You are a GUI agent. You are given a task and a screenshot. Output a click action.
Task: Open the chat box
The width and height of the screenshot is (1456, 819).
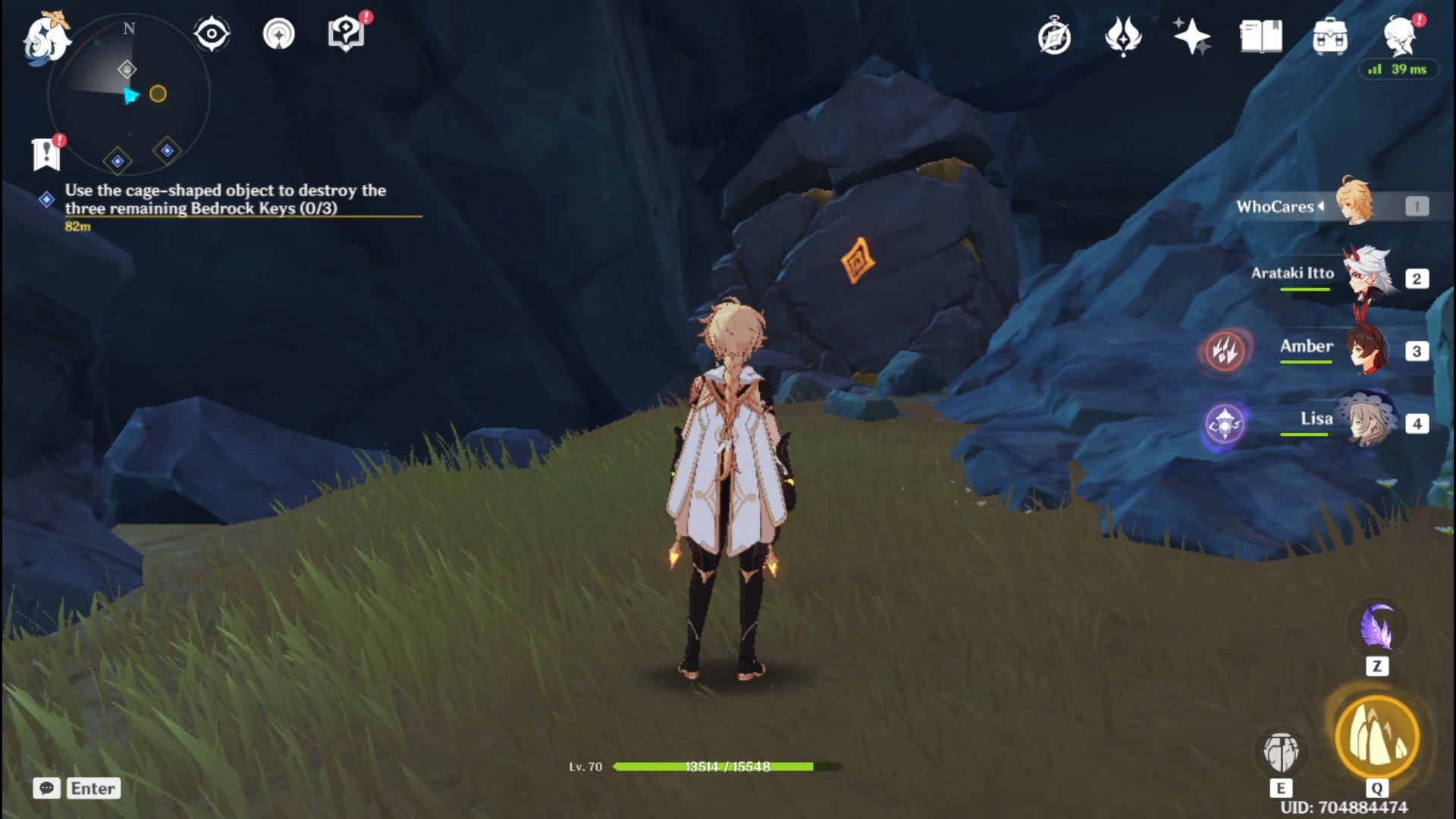76,789
